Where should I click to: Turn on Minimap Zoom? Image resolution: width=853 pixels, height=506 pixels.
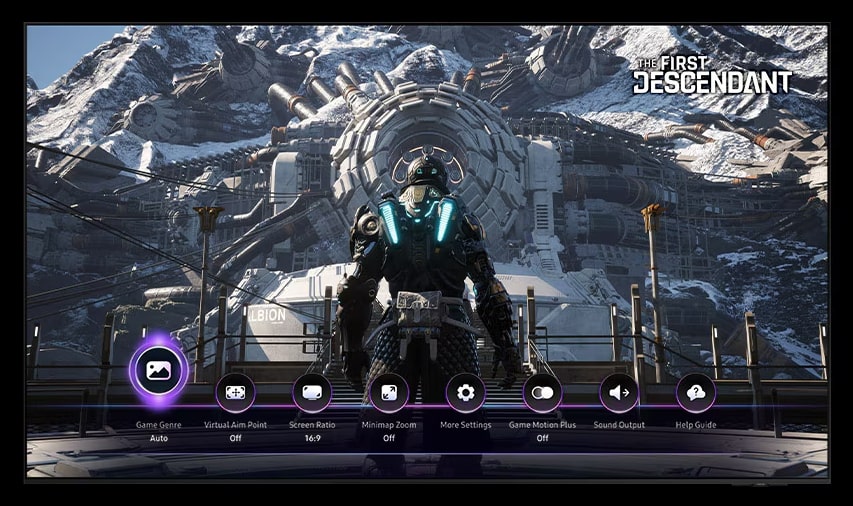389,393
